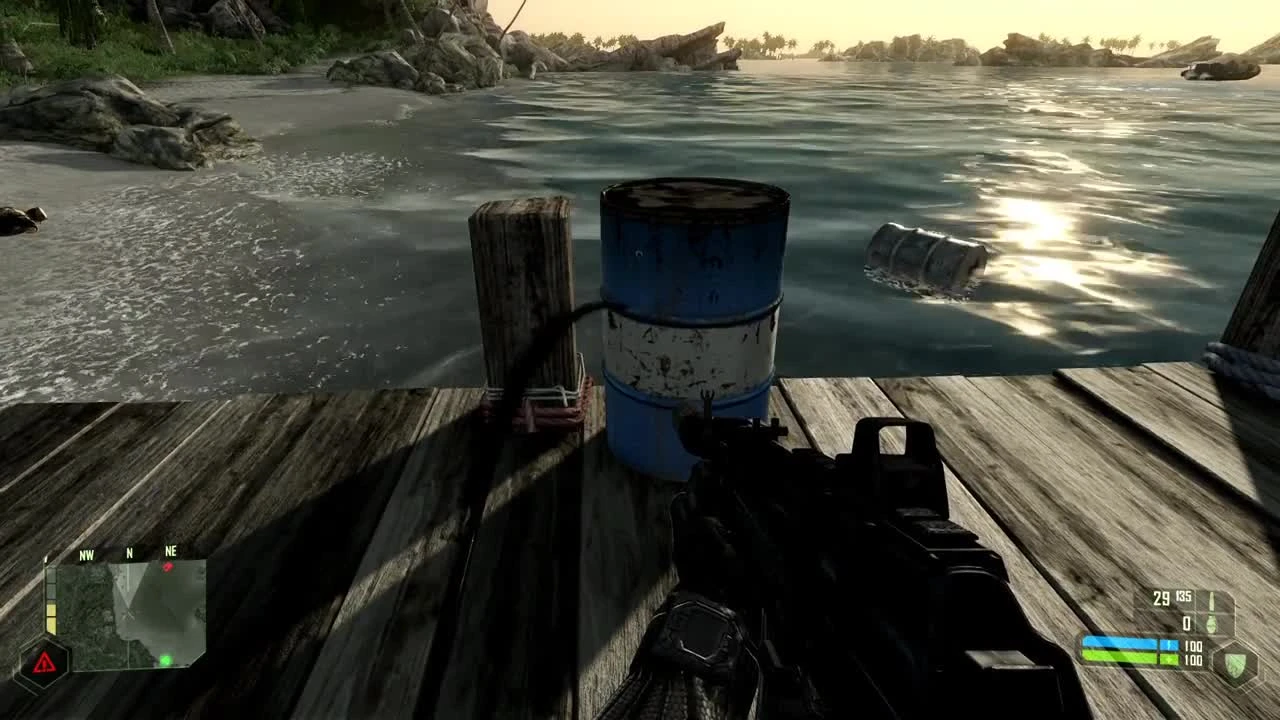Click the NW compass label on the minimap
The height and width of the screenshot is (720, 1280).
click(x=86, y=554)
